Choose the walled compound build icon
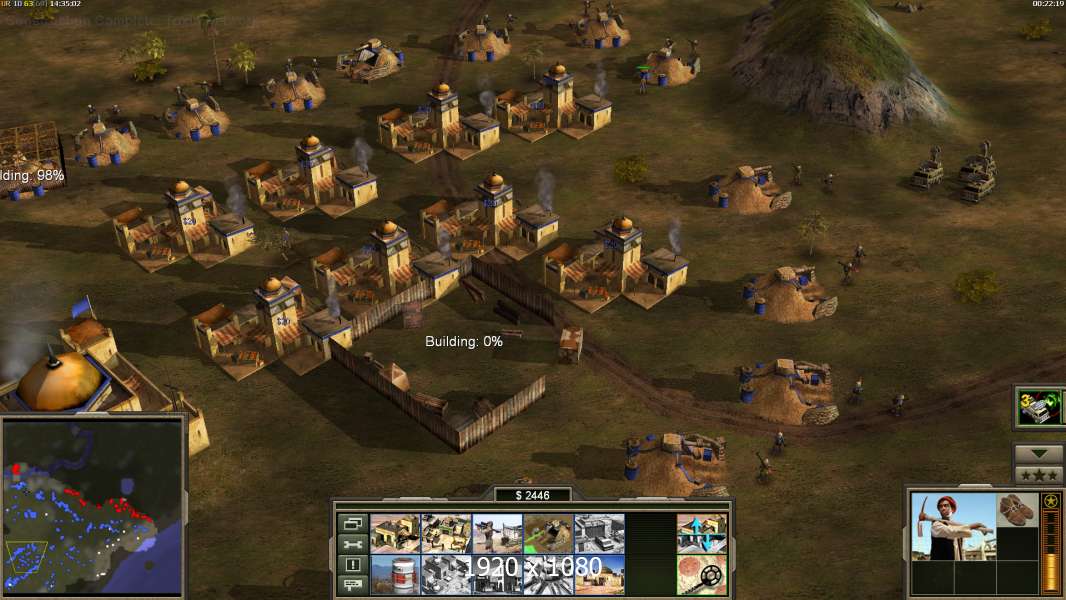Screen dimensions: 1066x600 tap(445, 533)
